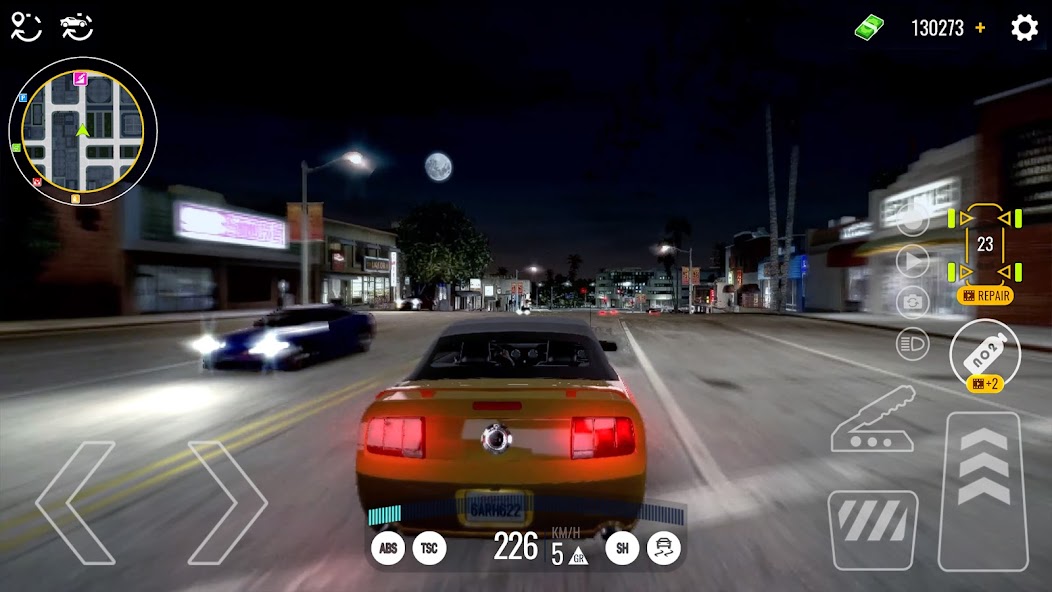Tap the reset car icon
Viewport: 1052px width, 592px height.
(76, 27)
